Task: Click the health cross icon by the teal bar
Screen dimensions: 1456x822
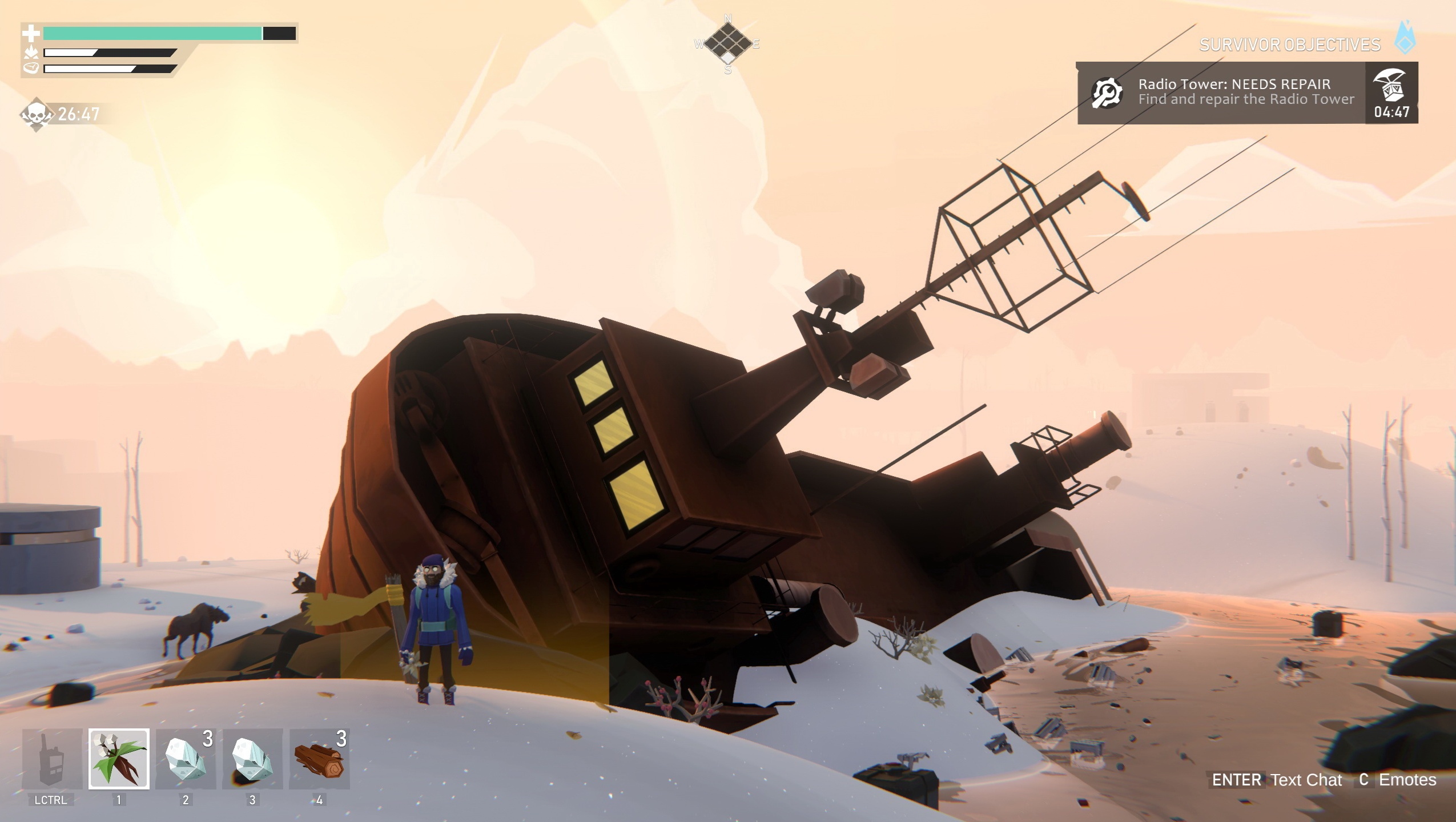Action: point(33,33)
